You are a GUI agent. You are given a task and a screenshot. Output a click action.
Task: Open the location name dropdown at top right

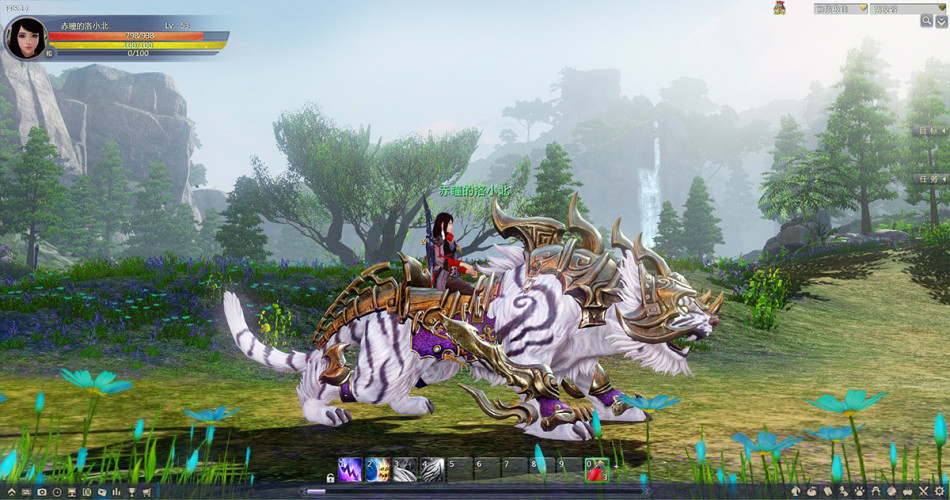point(907,9)
